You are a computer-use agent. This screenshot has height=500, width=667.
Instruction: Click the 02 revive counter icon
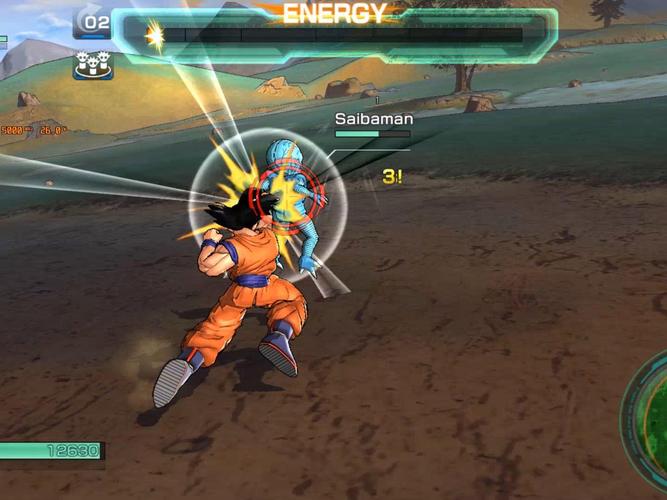[x=92, y=22]
